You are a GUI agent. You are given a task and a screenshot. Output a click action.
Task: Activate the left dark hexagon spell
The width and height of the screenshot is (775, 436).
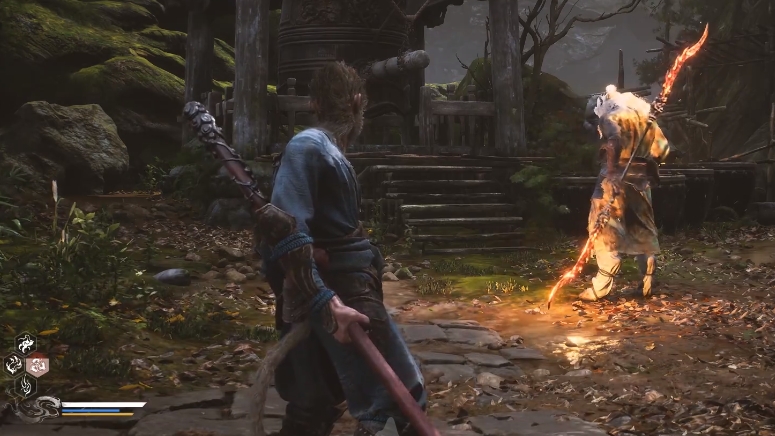[13, 364]
